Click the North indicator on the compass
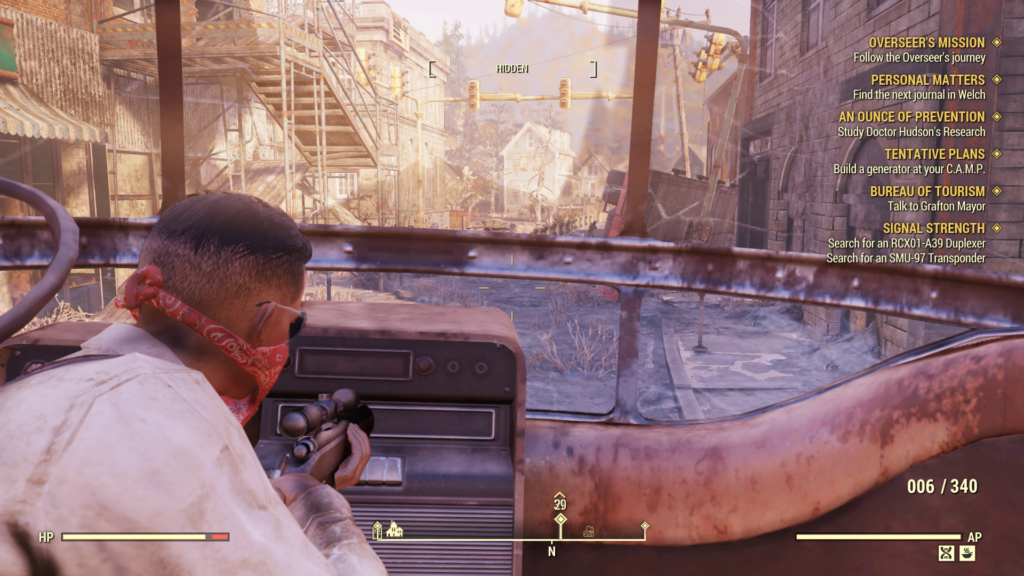Viewport: 1024px width, 576px height. [x=551, y=551]
